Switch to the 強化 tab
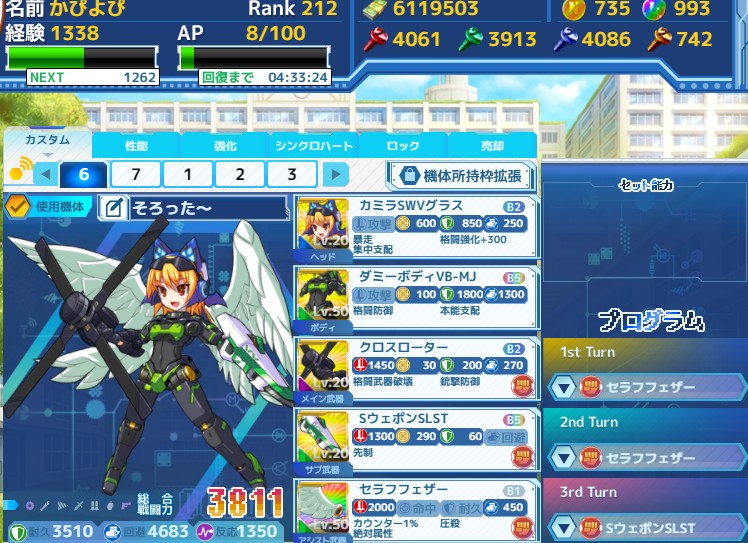This screenshot has height=543, width=748. click(225, 146)
